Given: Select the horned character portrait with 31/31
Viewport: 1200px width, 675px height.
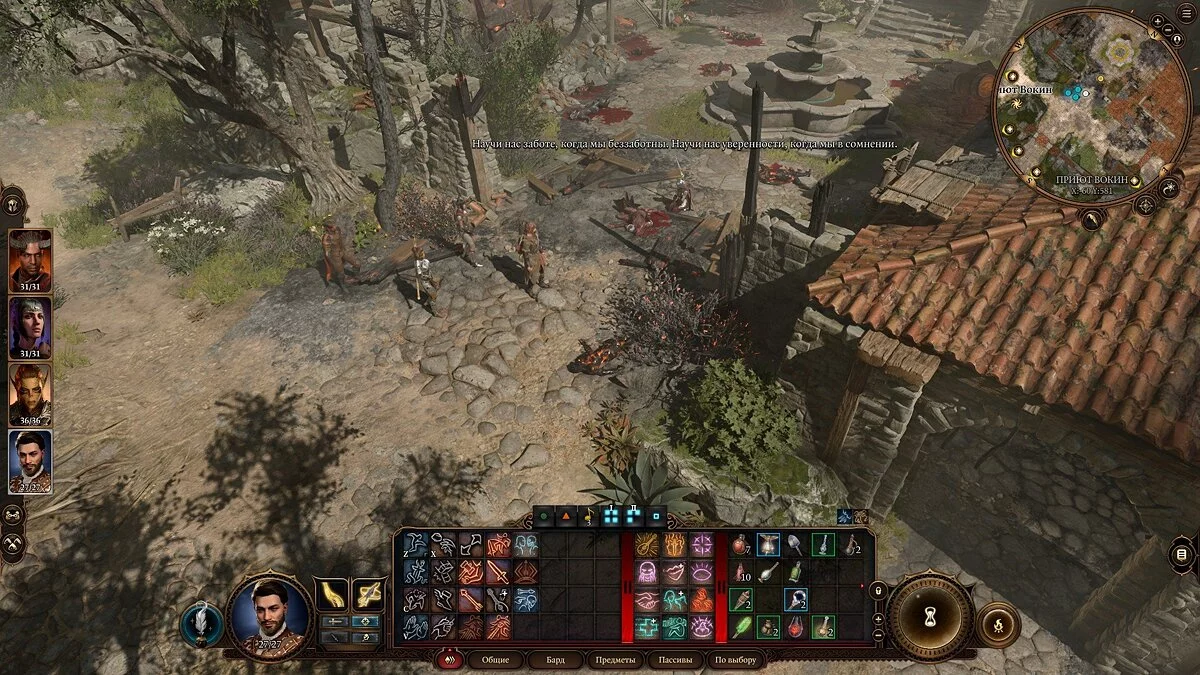Looking at the screenshot, I should (x=30, y=258).
